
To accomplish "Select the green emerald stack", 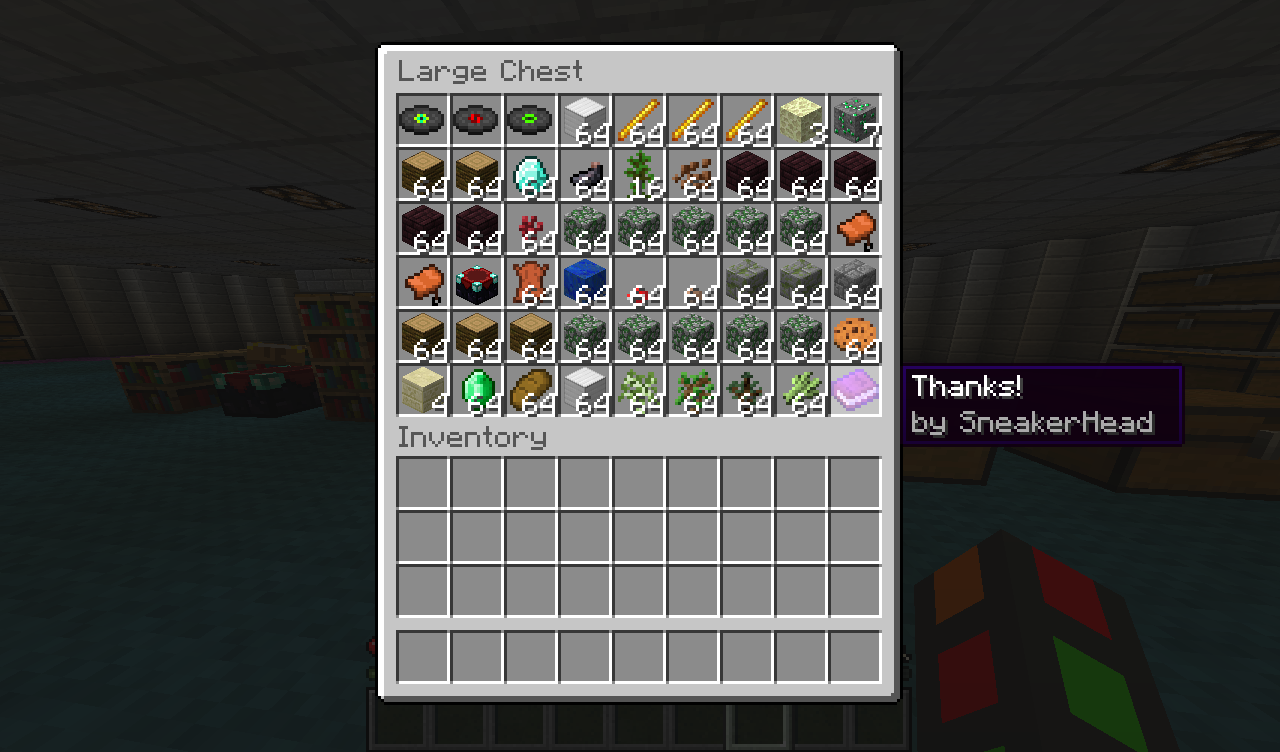I will [477, 390].
